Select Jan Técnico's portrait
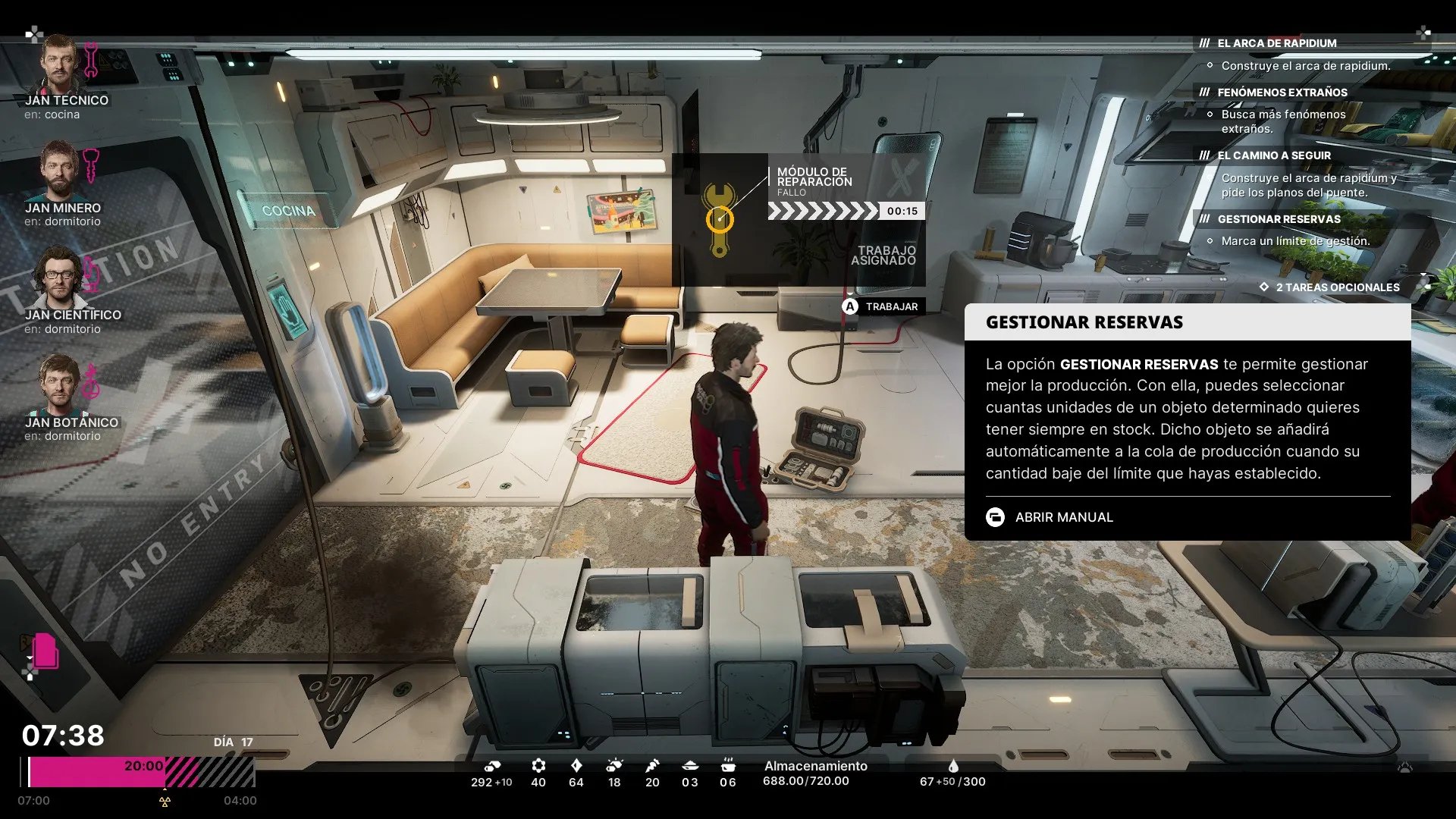The width and height of the screenshot is (1456, 819). [59, 64]
